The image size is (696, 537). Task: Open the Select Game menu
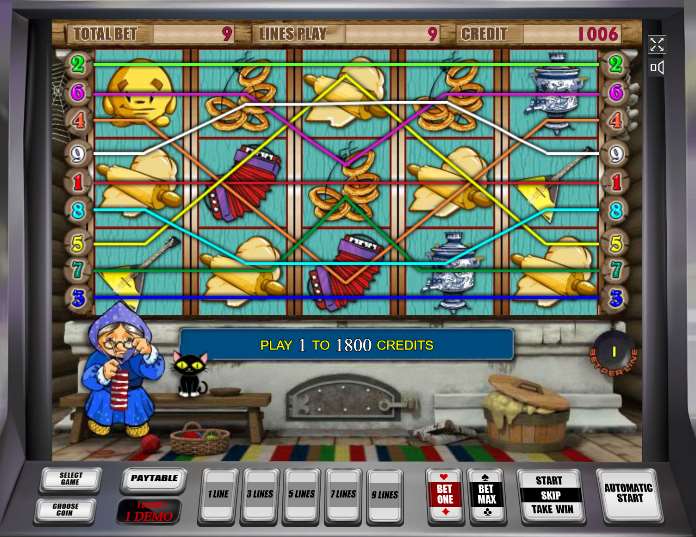pos(70,479)
